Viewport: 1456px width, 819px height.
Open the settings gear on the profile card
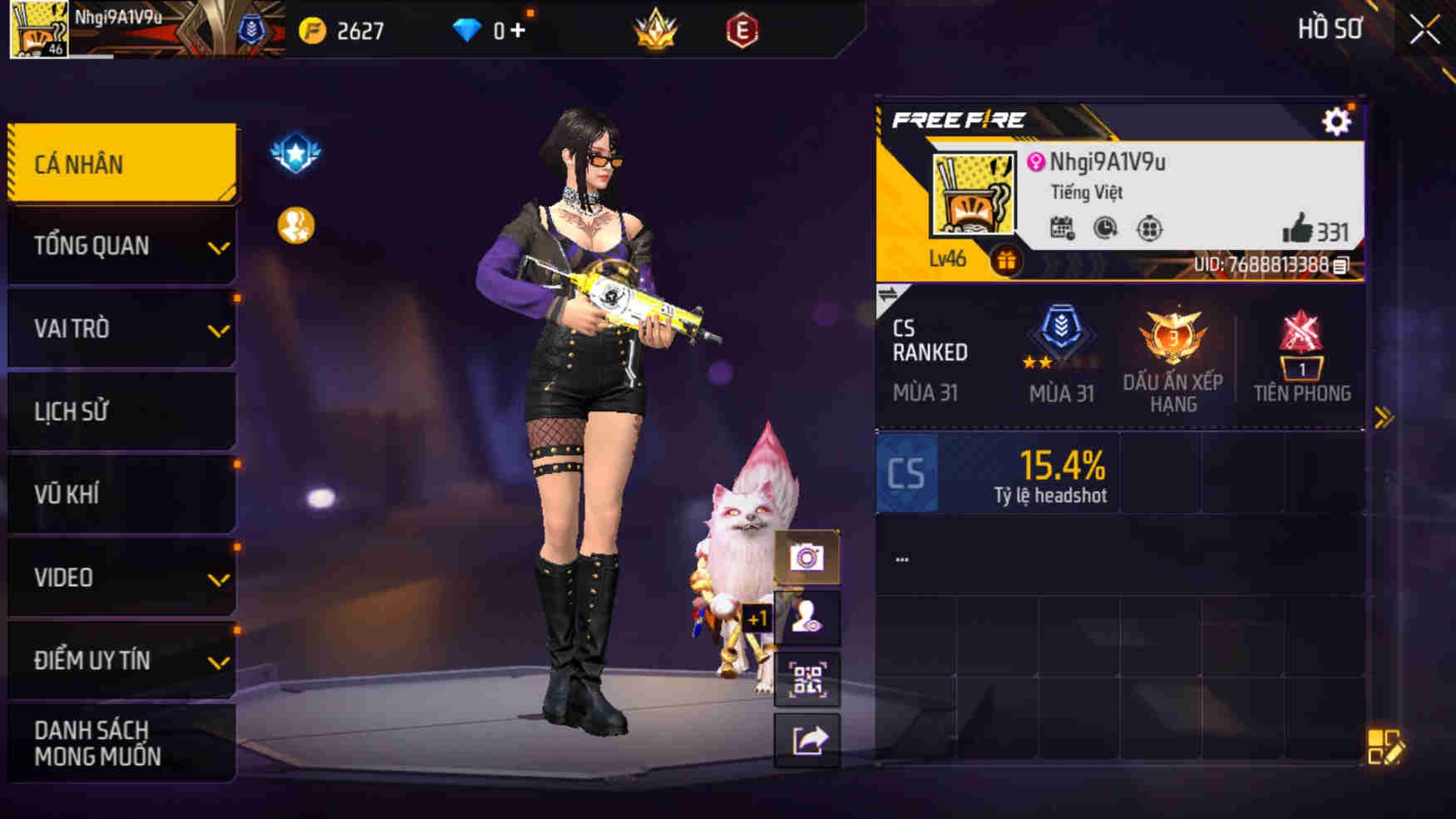click(x=1337, y=120)
